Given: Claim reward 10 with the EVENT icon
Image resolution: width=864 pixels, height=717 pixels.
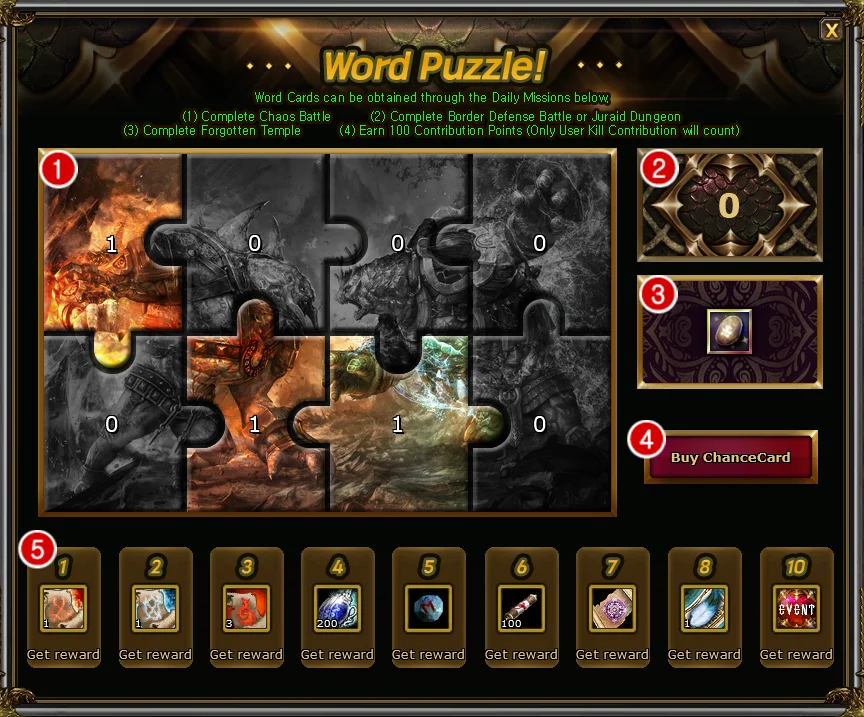Looking at the screenshot, I should (x=796, y=655).
